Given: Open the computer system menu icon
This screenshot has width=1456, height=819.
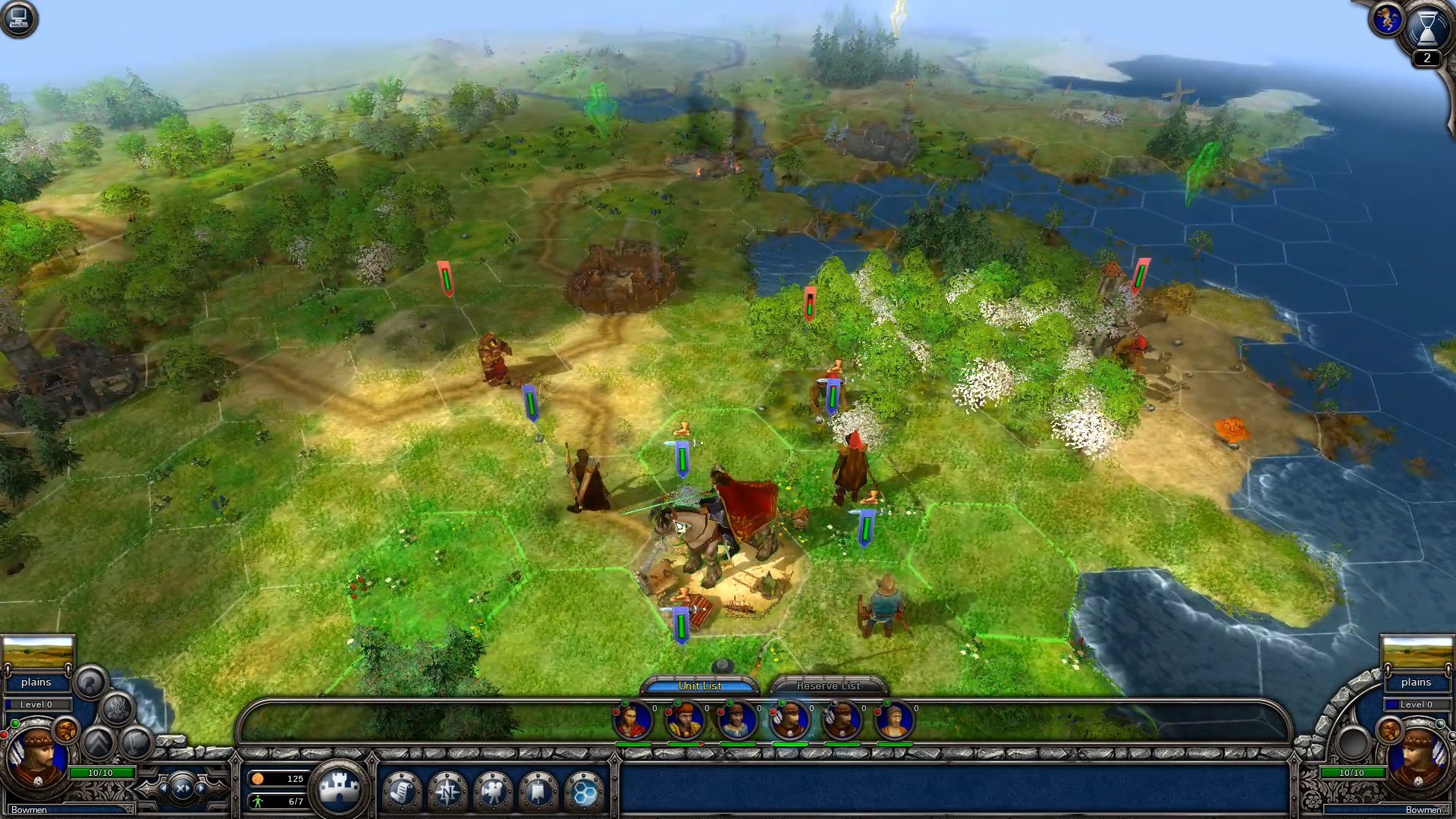Looking at the screenshot, I should click(18, 18).
